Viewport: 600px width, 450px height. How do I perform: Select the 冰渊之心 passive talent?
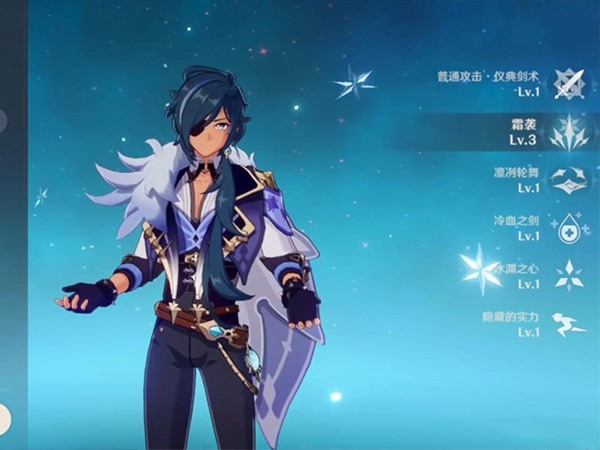tap(568, 276)
